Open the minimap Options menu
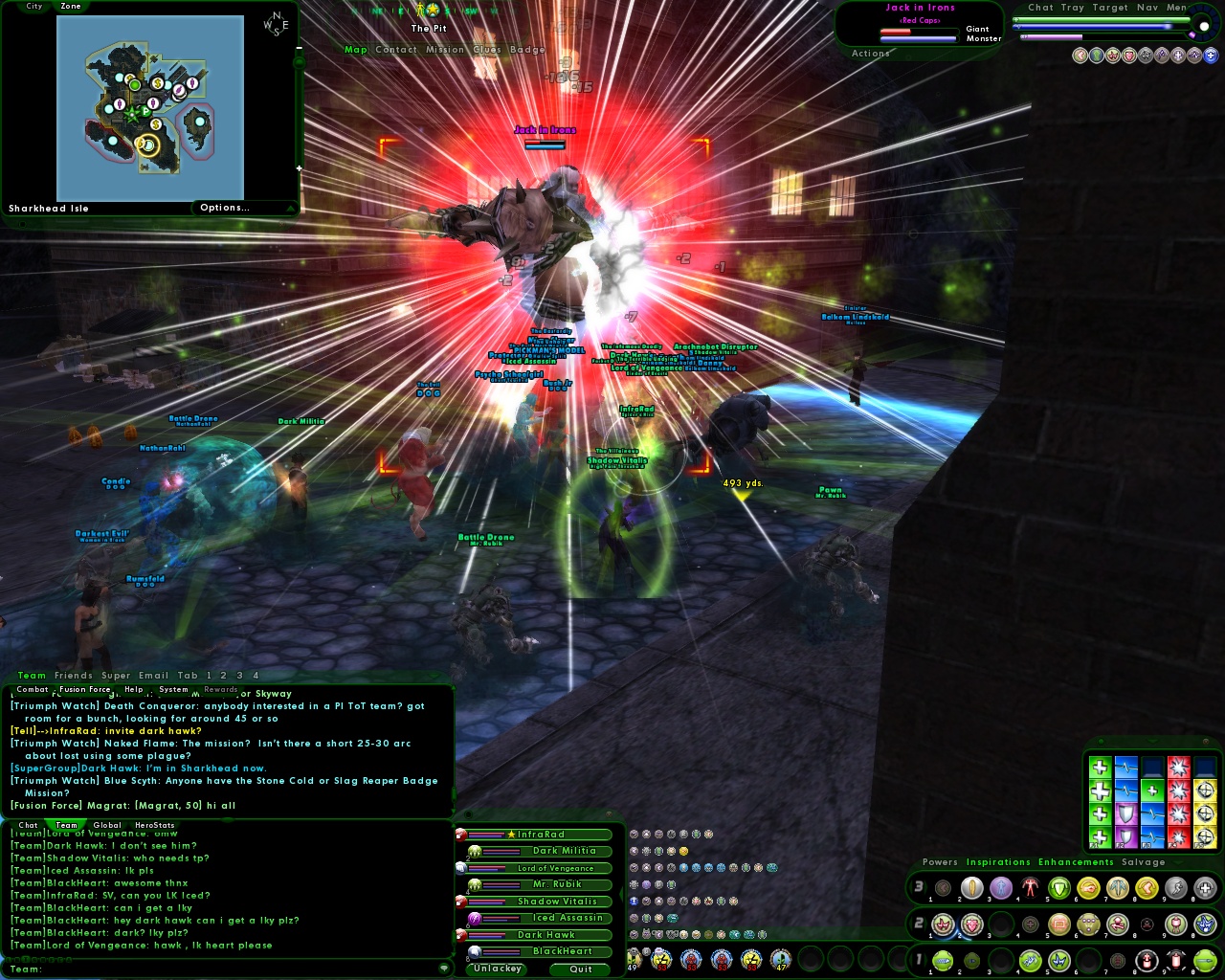The height and width of the screenshot is (980, 1225). tap(227, 207)
